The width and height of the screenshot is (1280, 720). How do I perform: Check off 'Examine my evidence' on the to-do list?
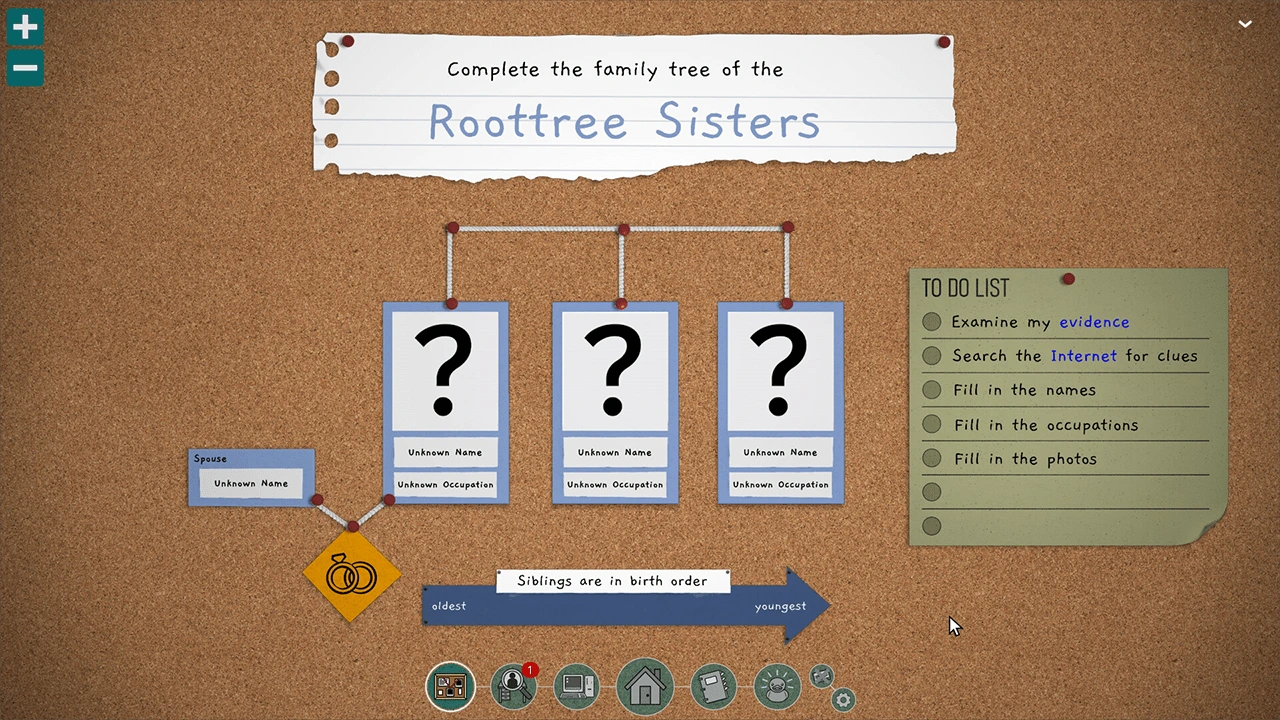(x=931, y=322)
